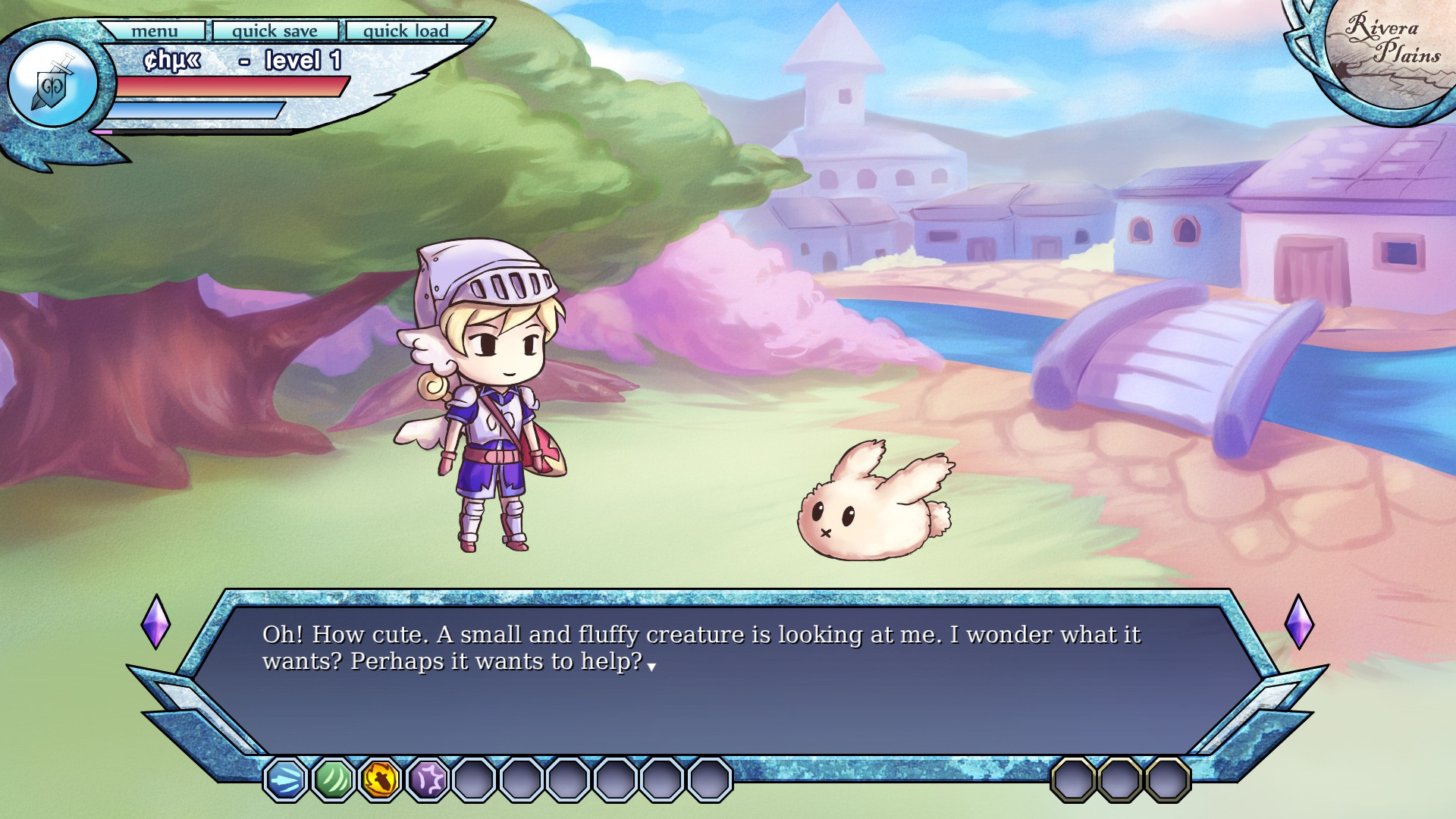Load the quick save

[406, 31]
